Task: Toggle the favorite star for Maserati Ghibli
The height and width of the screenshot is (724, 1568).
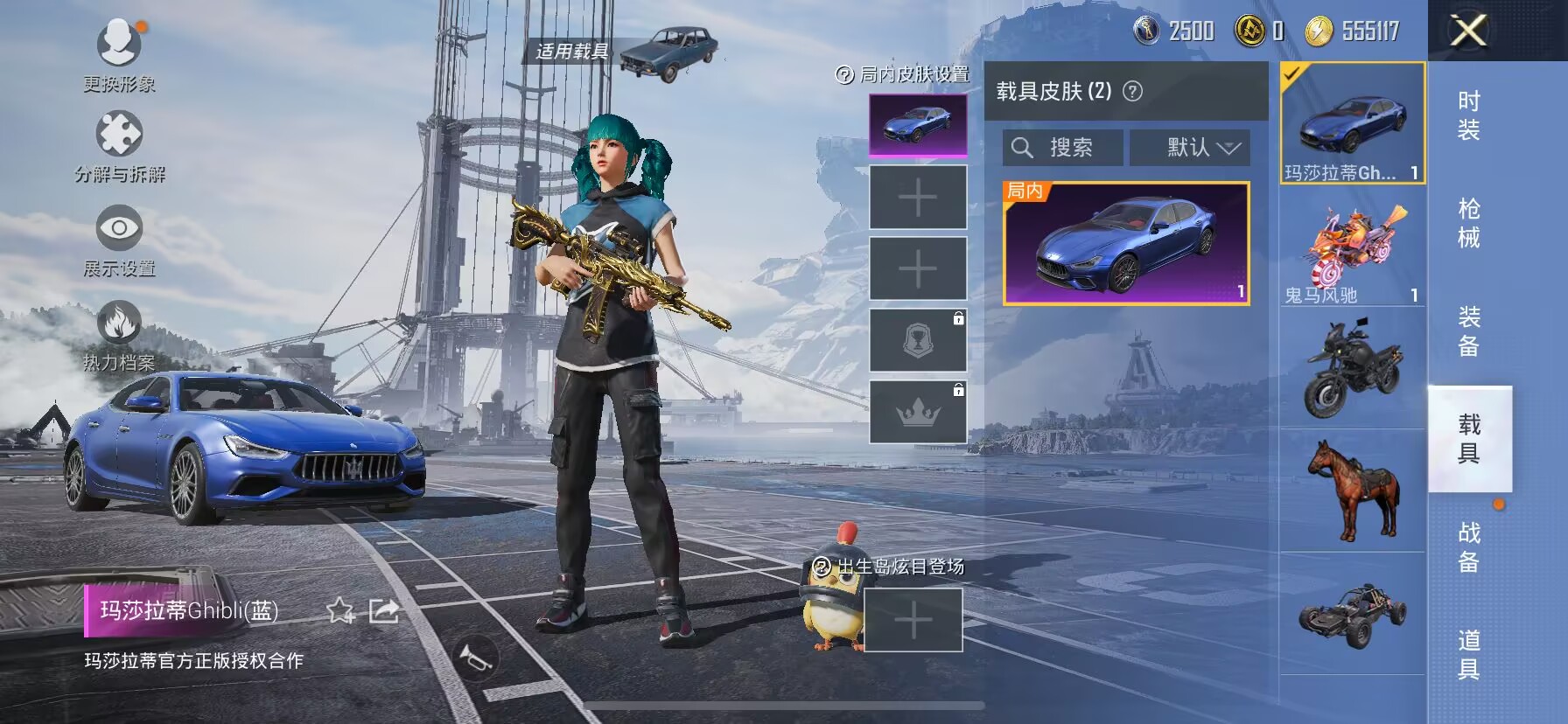Action: coord(339,612)
